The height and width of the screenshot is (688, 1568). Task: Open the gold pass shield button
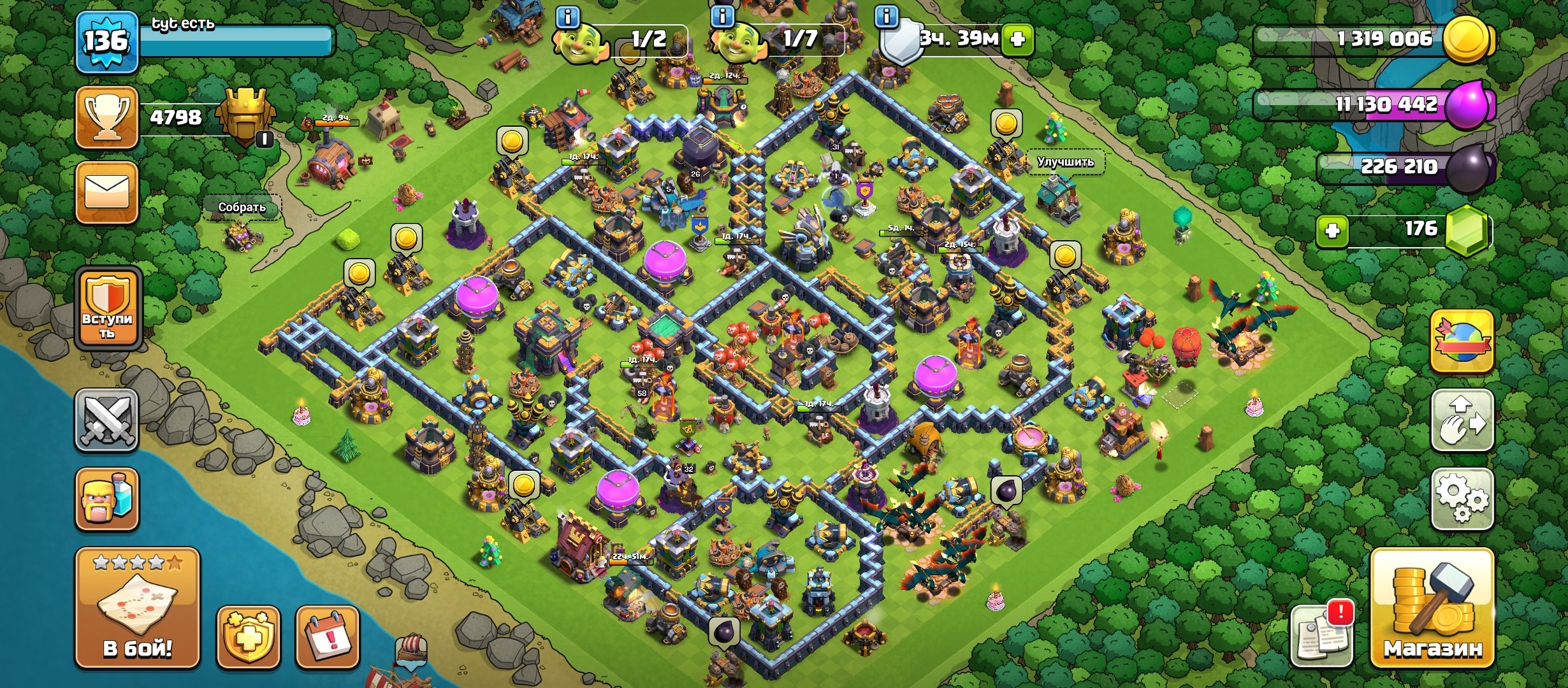pyautogui.click(x=248, y=637)
